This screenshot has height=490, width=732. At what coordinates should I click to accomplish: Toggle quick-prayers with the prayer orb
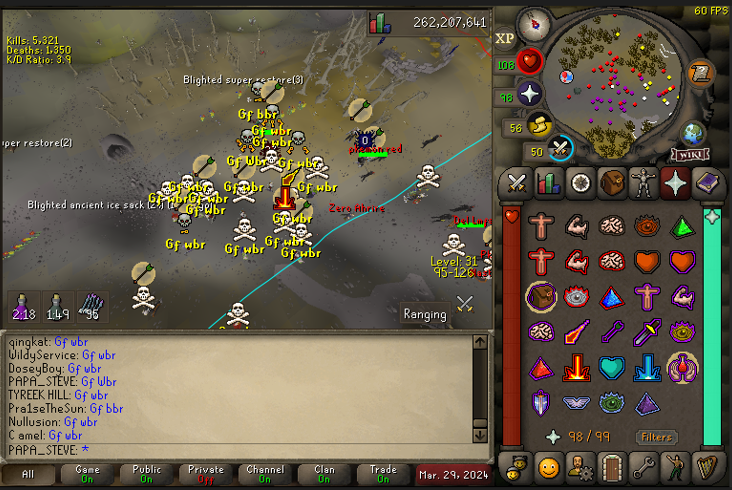point(529,94)
